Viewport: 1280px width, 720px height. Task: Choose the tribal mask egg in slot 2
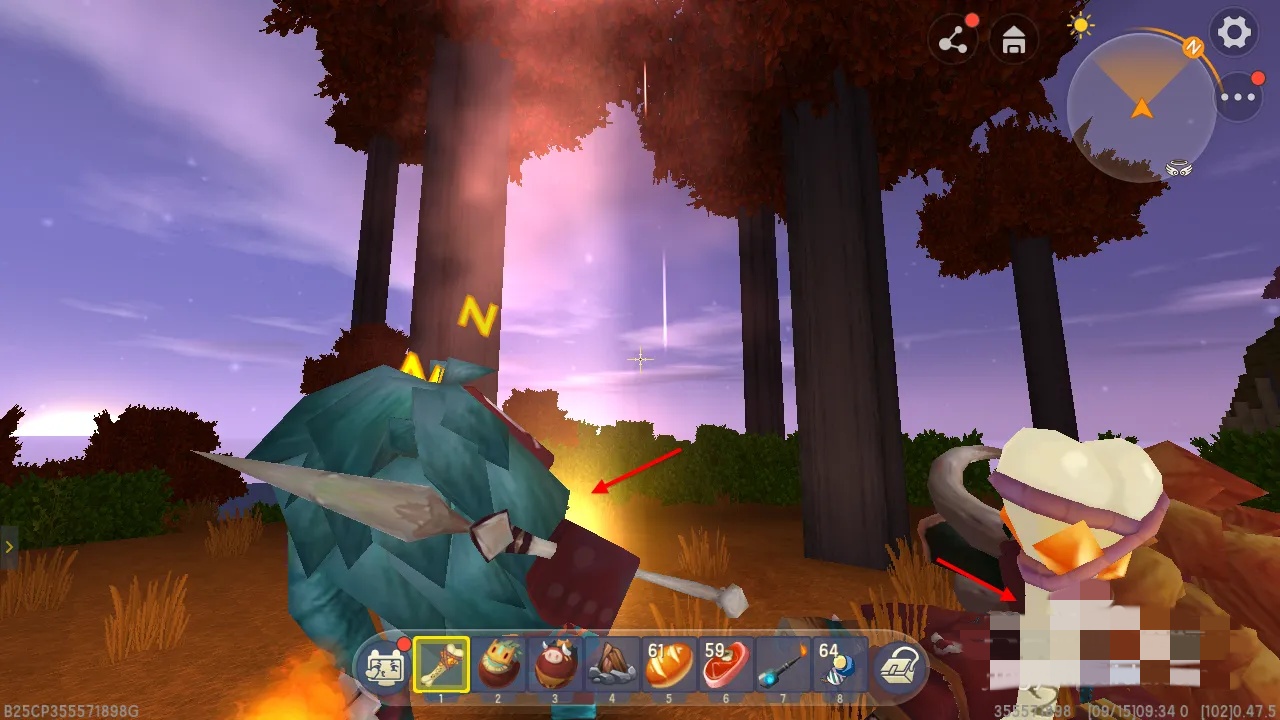click(498, 665)
